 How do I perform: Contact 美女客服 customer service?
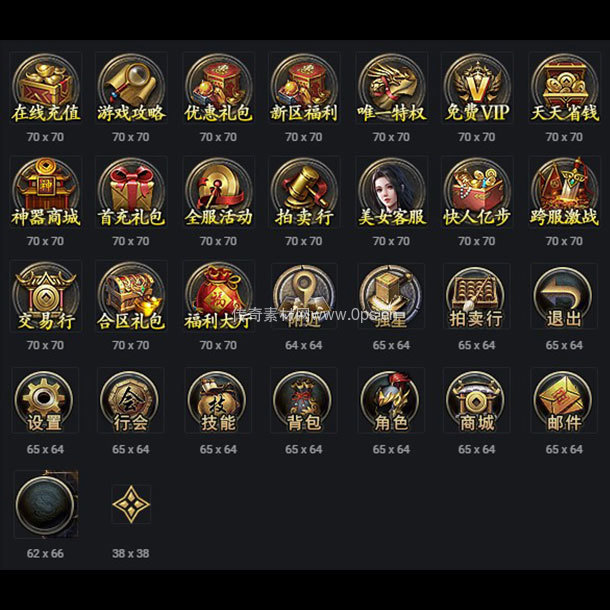tap(391, 192)
